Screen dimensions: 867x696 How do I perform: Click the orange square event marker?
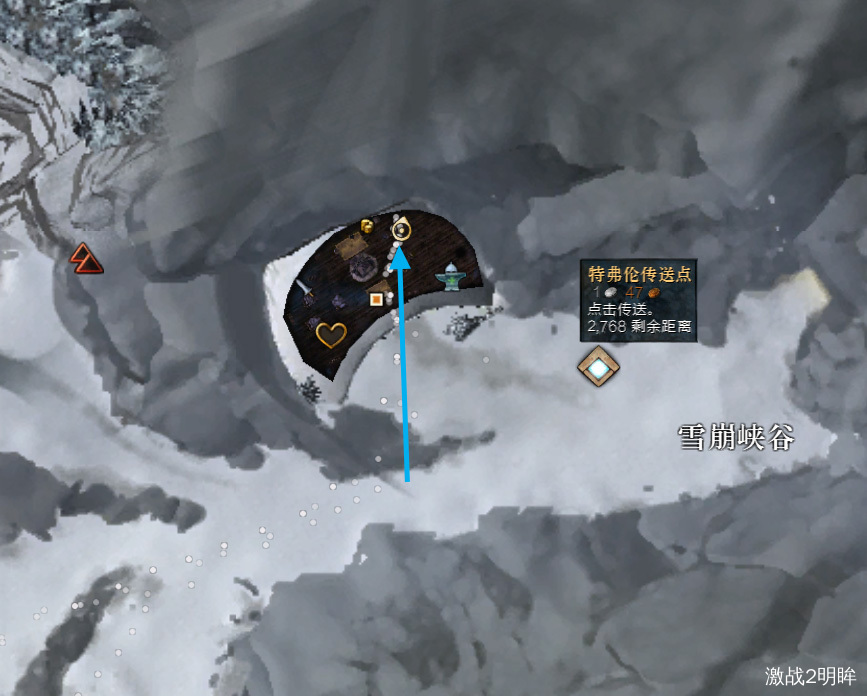tap(376, 298)
